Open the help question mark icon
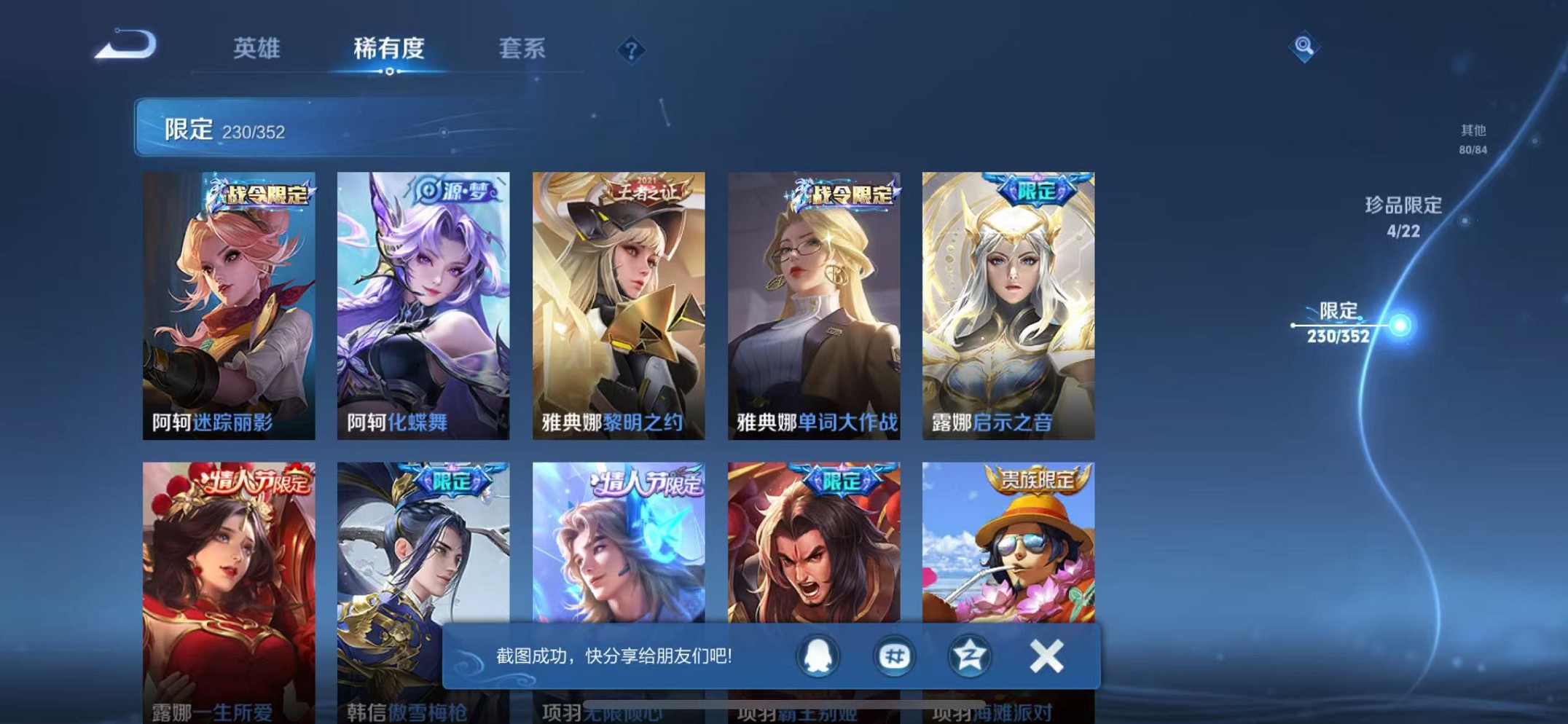1568x724 pixels. point(631,50)
